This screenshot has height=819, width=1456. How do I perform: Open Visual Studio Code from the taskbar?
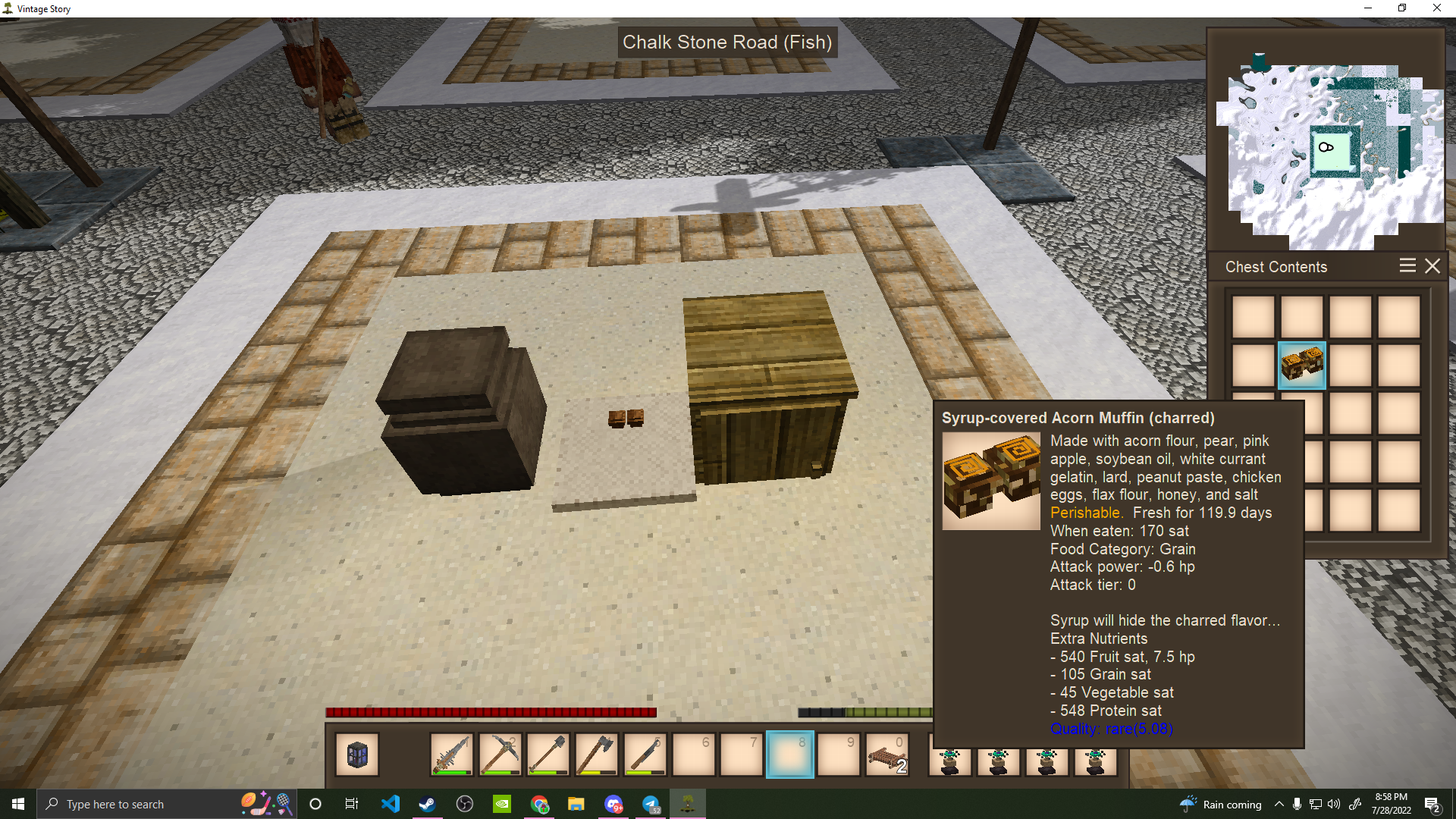pyautogui.click(x=391, y=804)
